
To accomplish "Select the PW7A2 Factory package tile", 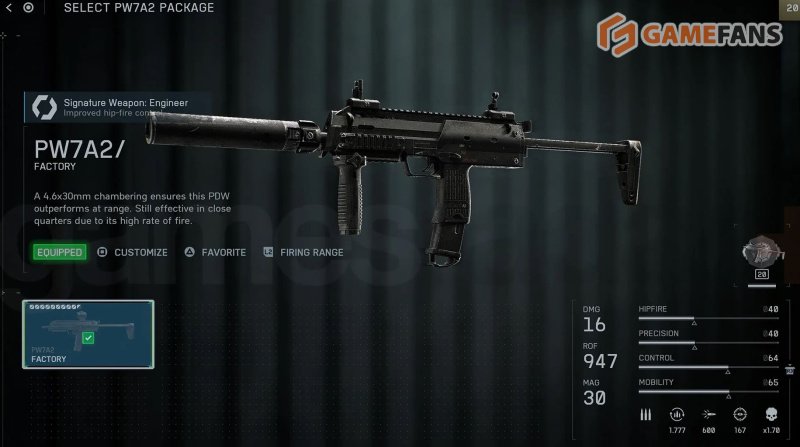I will [x=88, y=333].
